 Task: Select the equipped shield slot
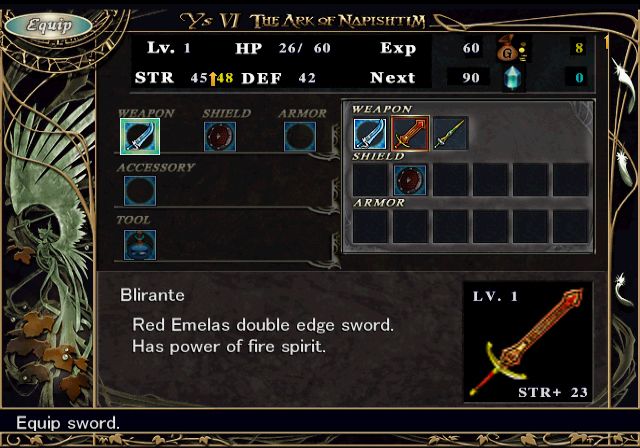click(x=219, y=136)
